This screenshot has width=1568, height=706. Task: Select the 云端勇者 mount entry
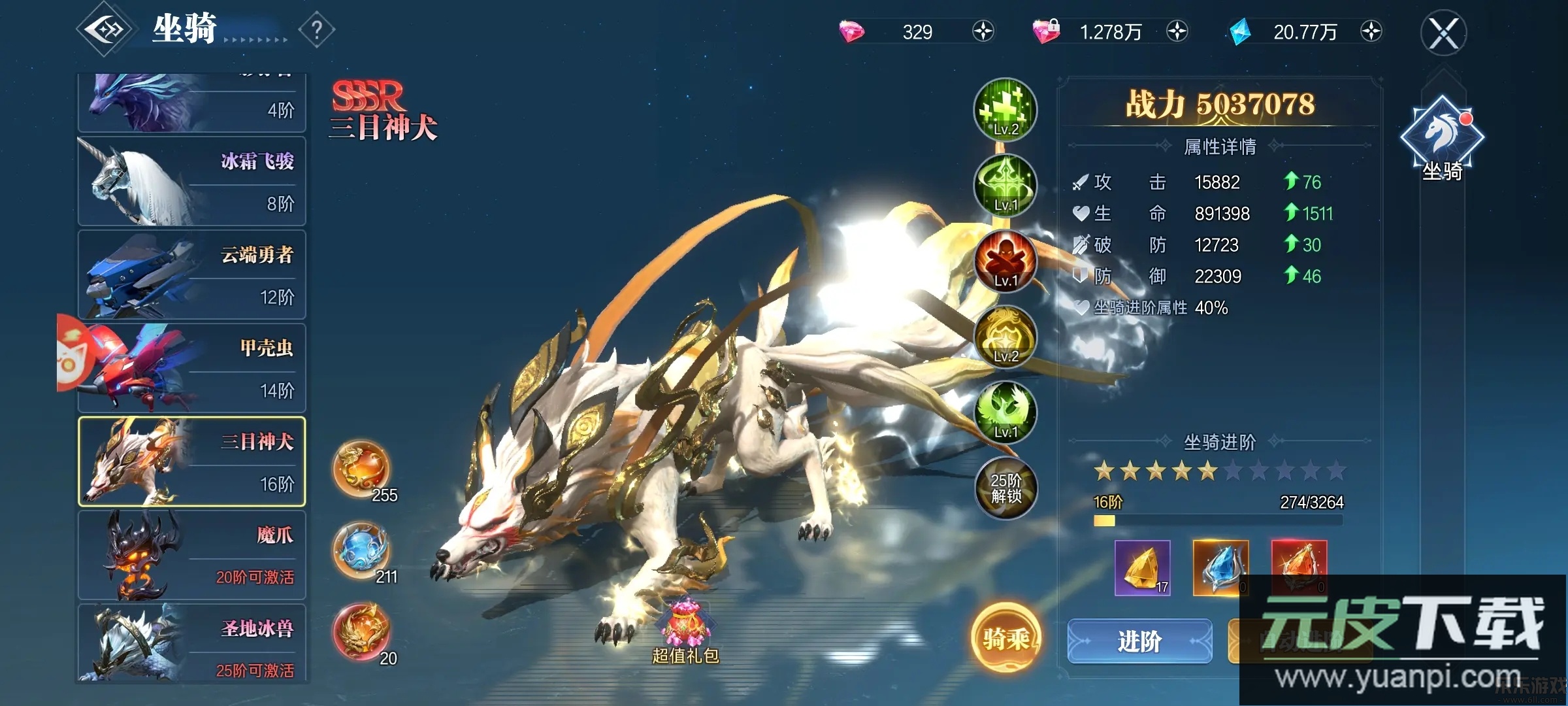coord(192,275)
